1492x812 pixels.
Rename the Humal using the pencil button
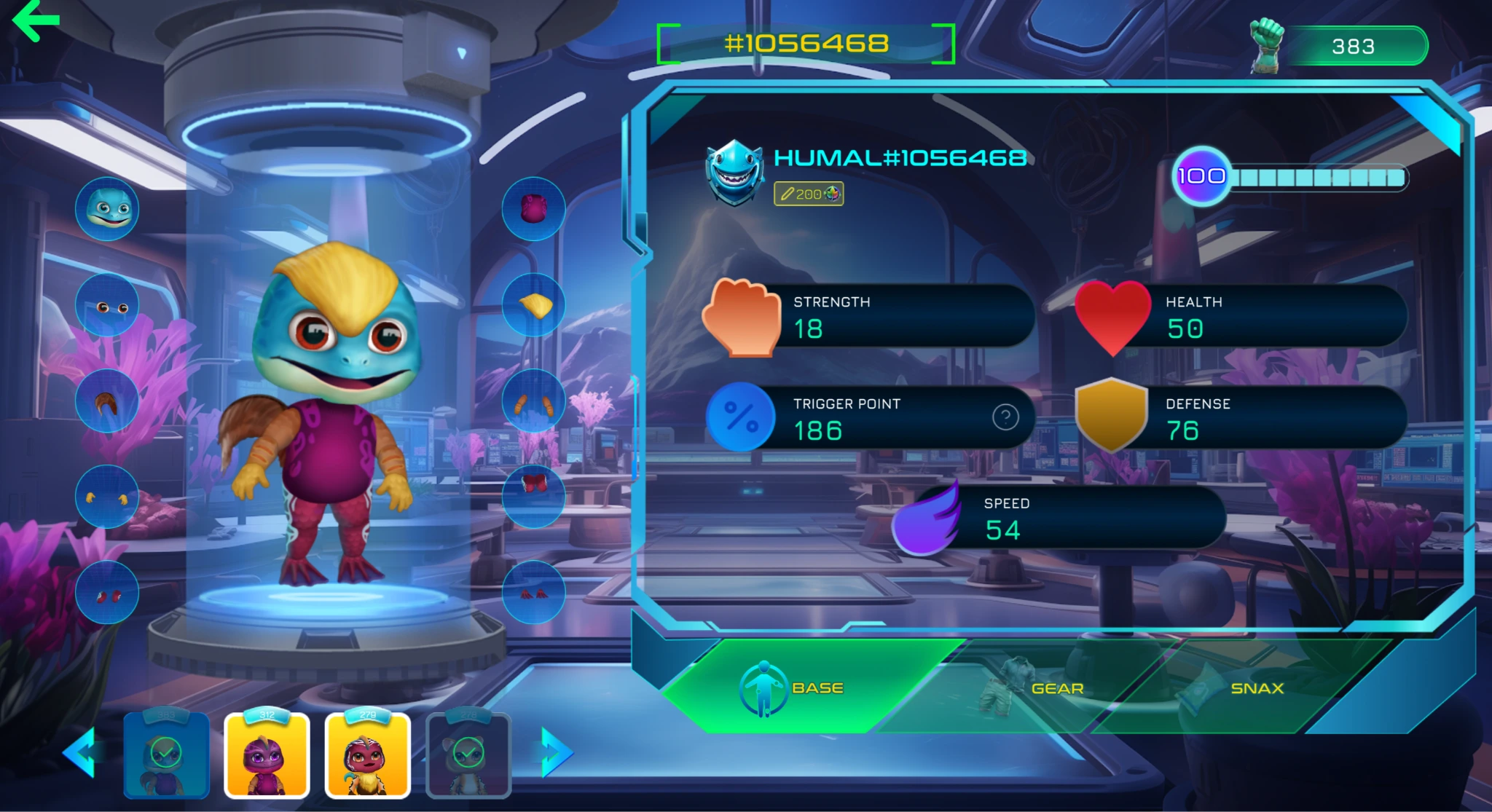[x=808, y=194]
